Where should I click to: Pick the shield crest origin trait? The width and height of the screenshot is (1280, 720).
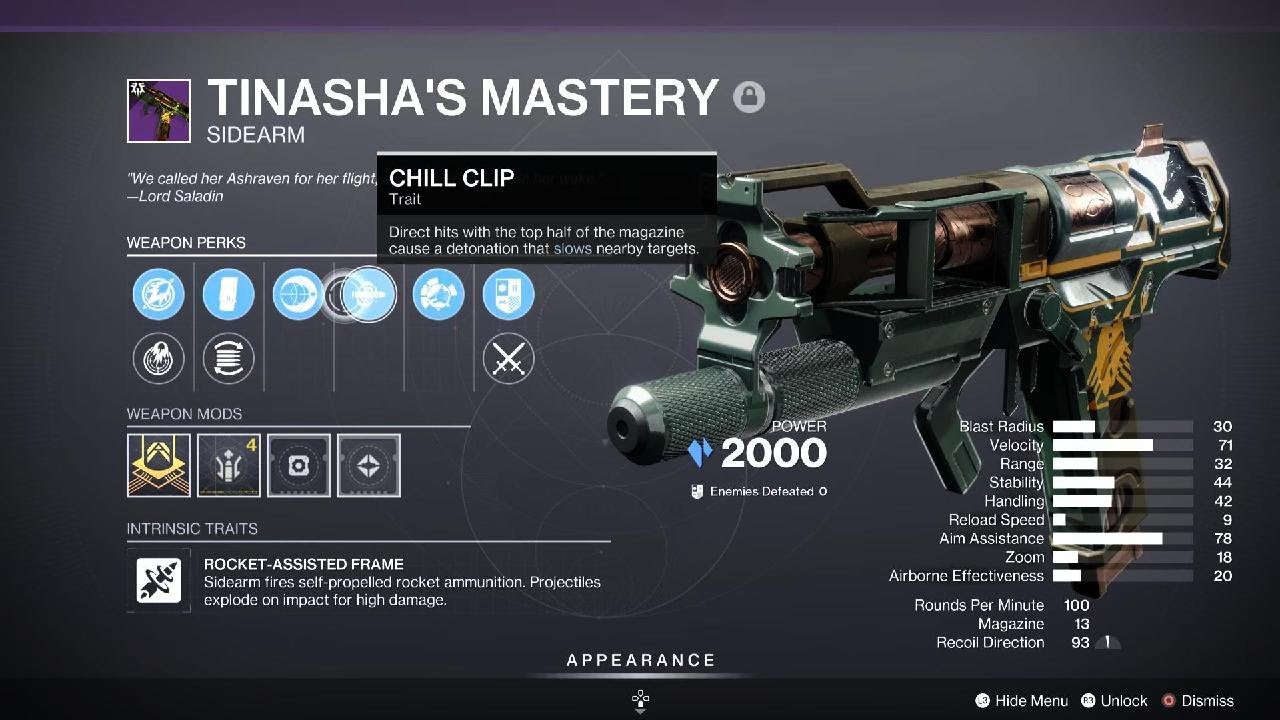(x=508, y=296)
